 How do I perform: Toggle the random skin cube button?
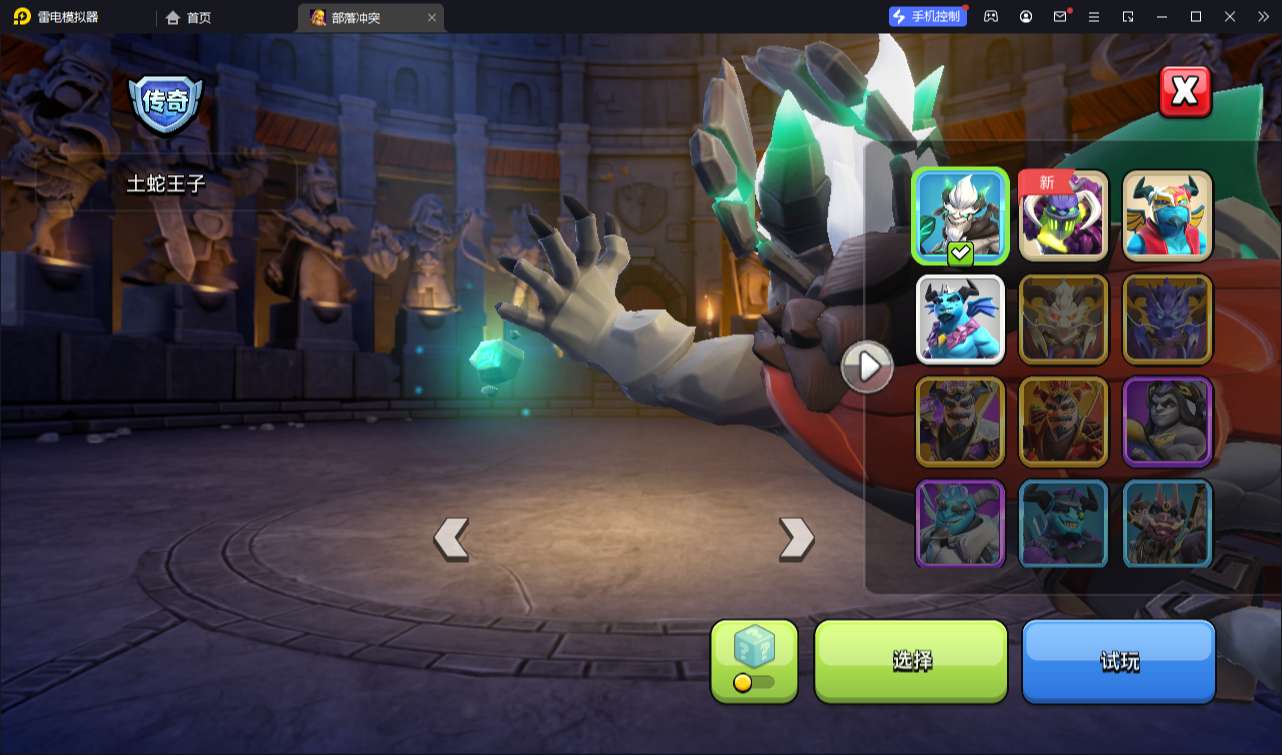754,660
